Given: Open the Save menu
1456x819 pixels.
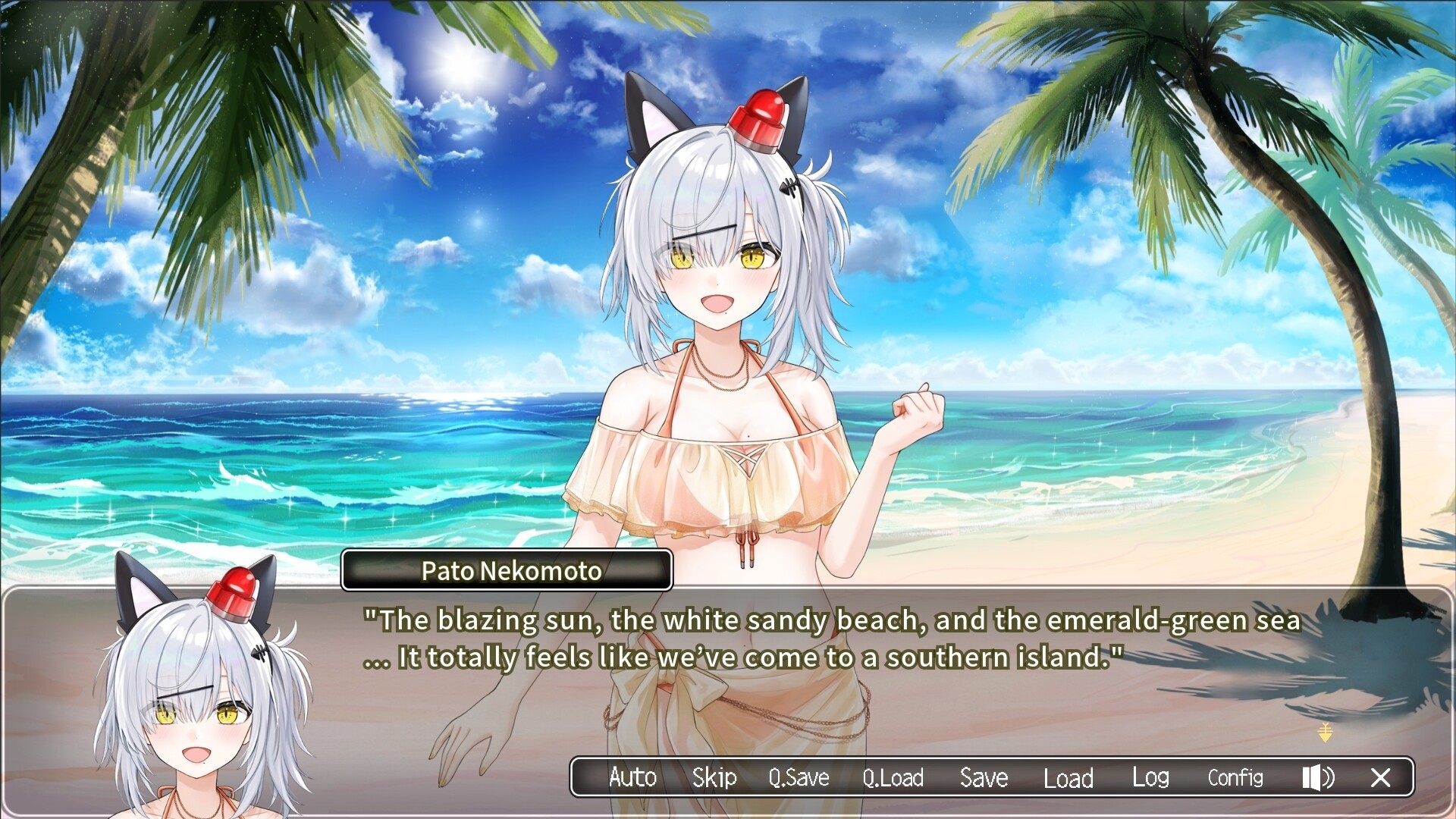Looking at the screenshot, I should [984, 777].
